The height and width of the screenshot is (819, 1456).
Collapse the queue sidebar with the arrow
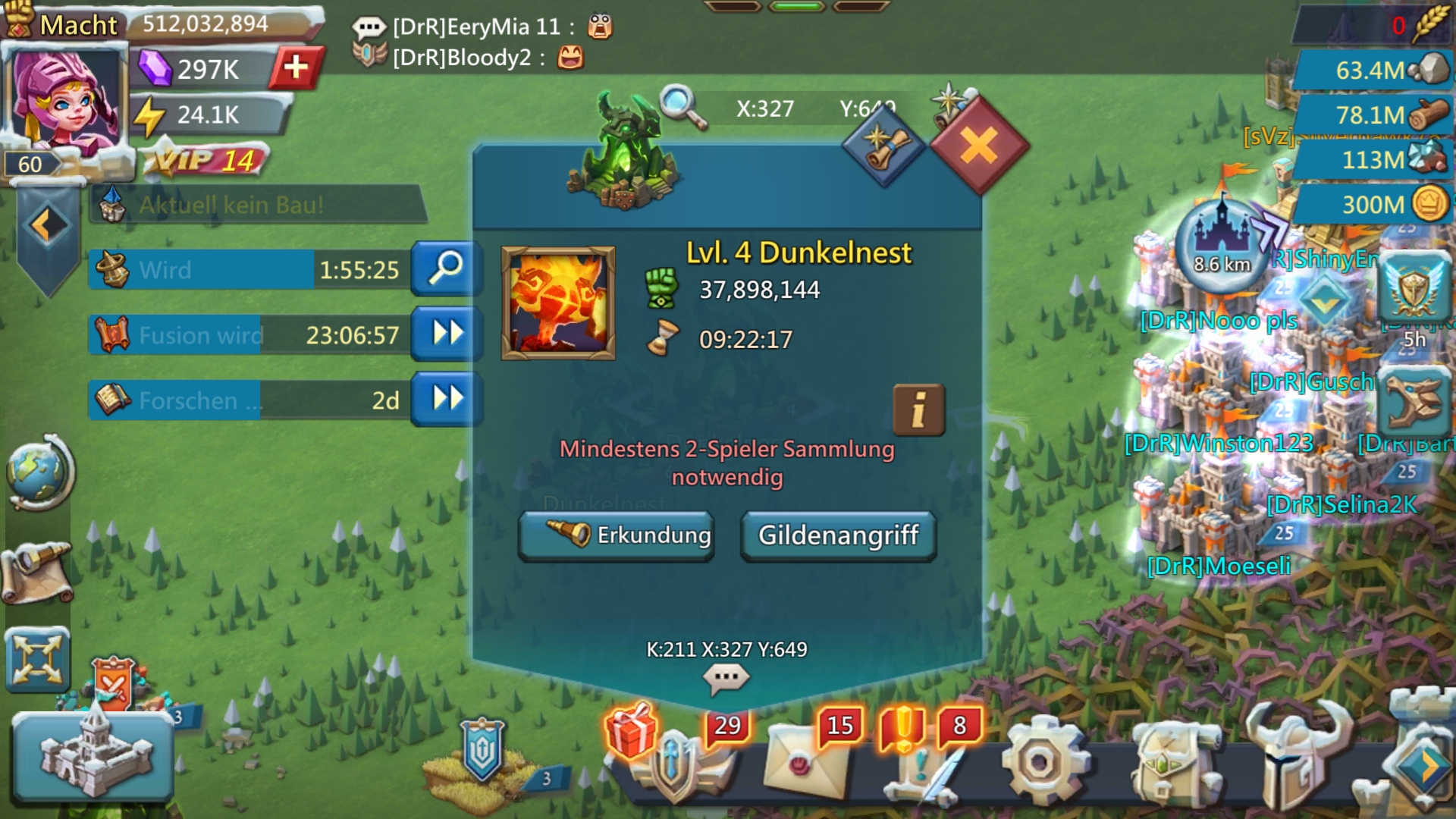tap(47, 225)
